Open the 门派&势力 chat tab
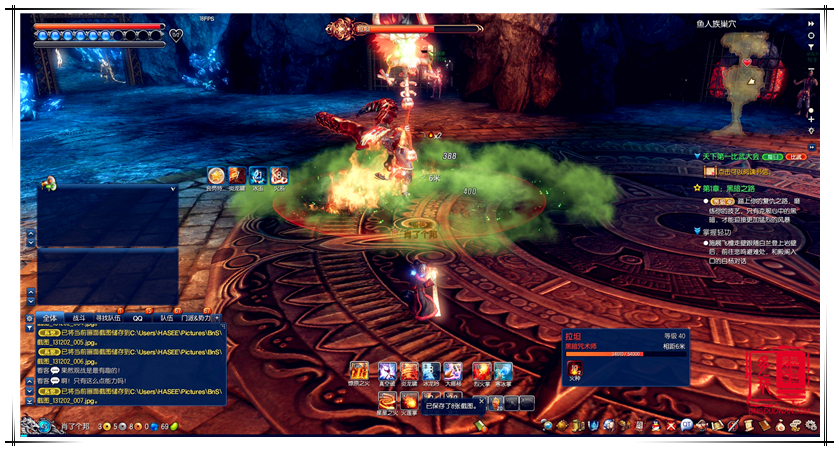The width and height of the screenshot is (839, 451). [x=196, y=318]
